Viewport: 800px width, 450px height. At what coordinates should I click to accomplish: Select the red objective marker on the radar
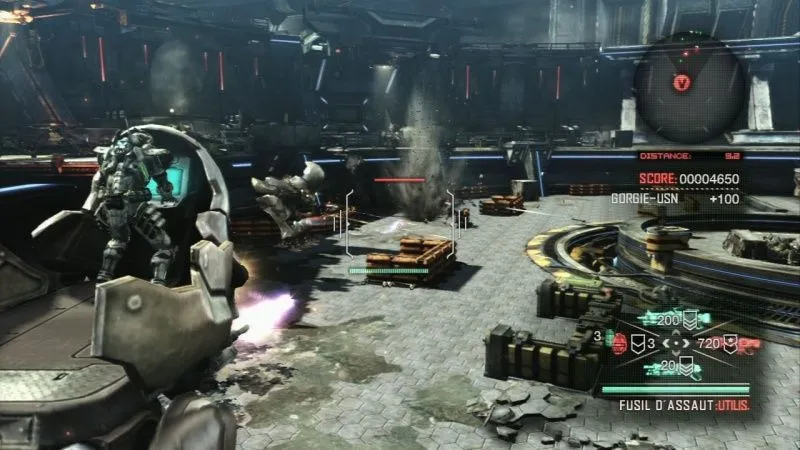pos(683,82)
